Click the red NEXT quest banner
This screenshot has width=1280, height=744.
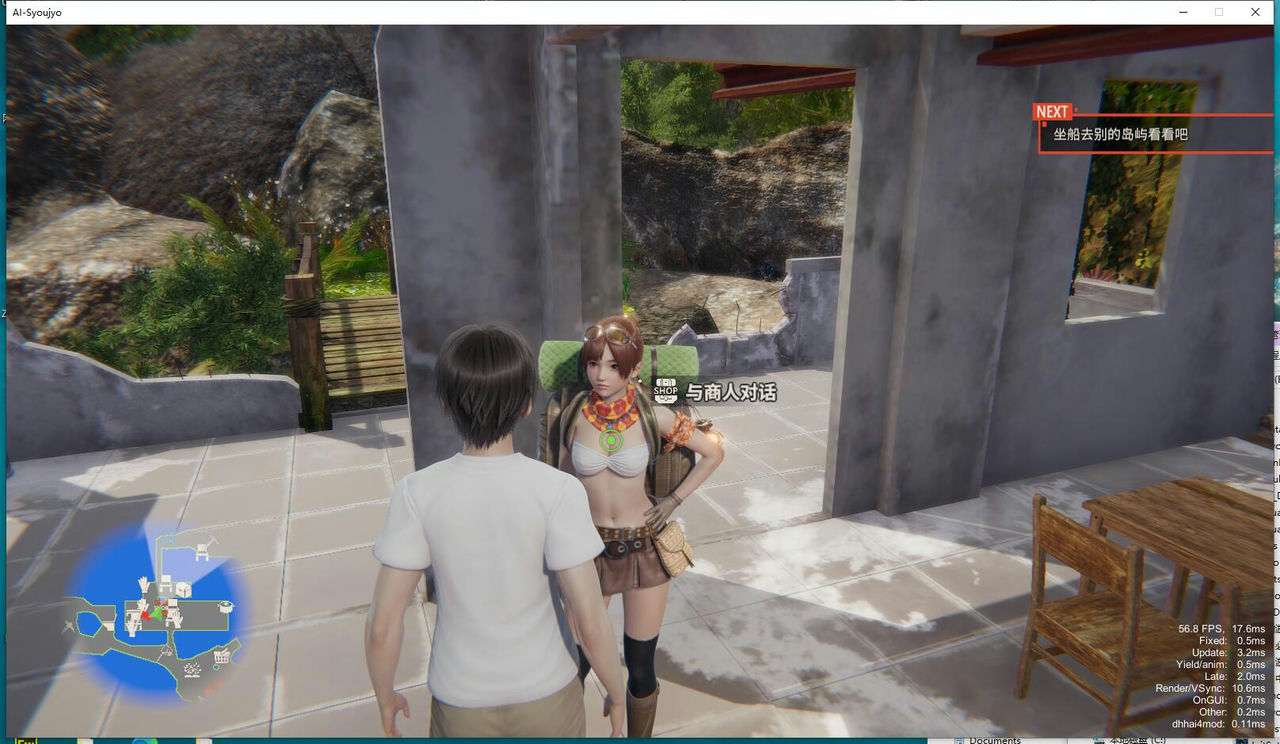[1052, 111]
